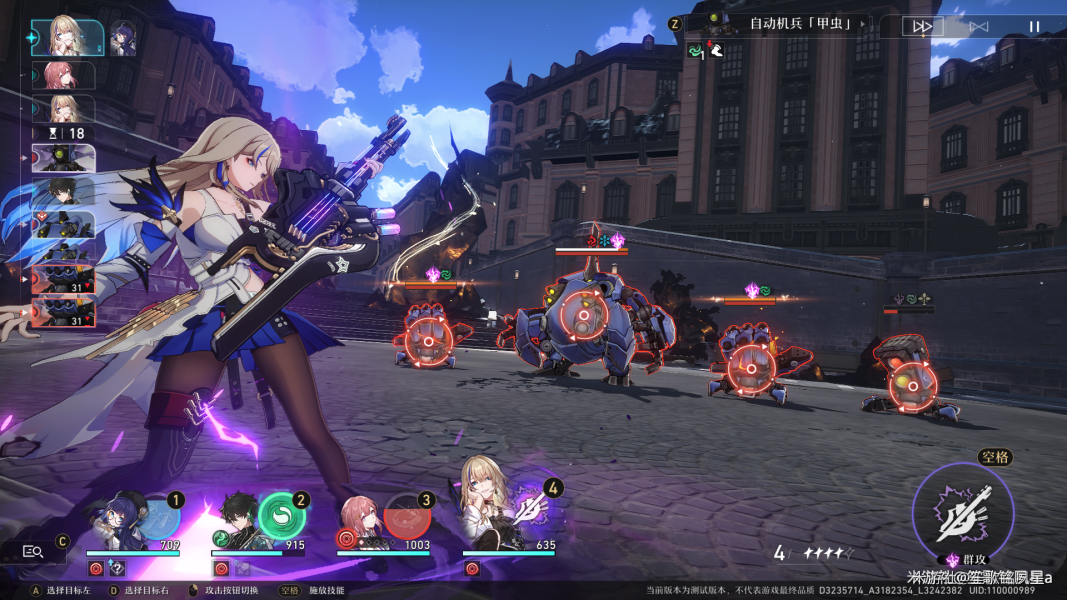Select the dark-haired male in turn order
1067x600 pixels.
pos(64,192)
